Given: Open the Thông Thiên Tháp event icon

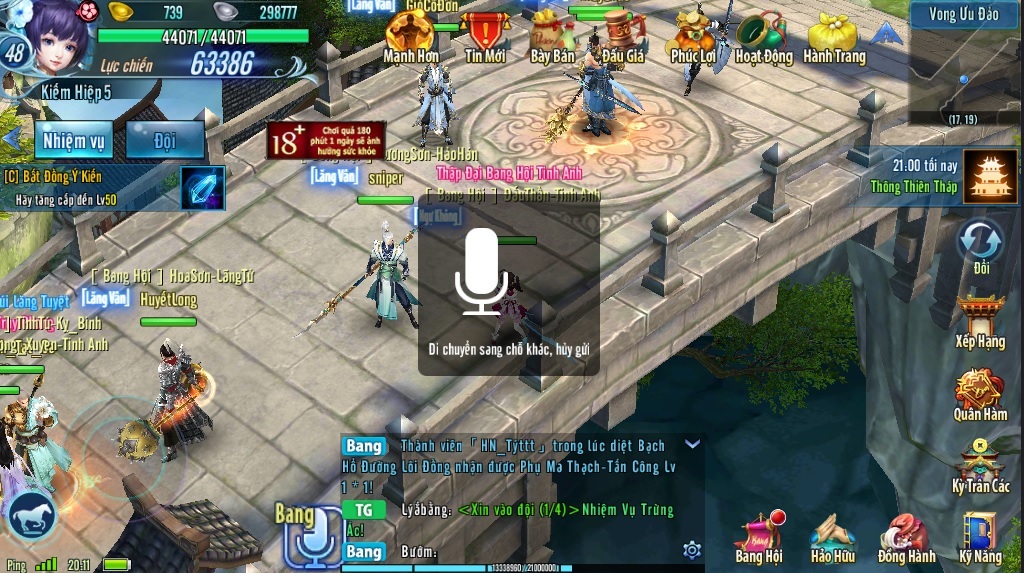Looking at the screenshot, I should (x=990, y=177).
